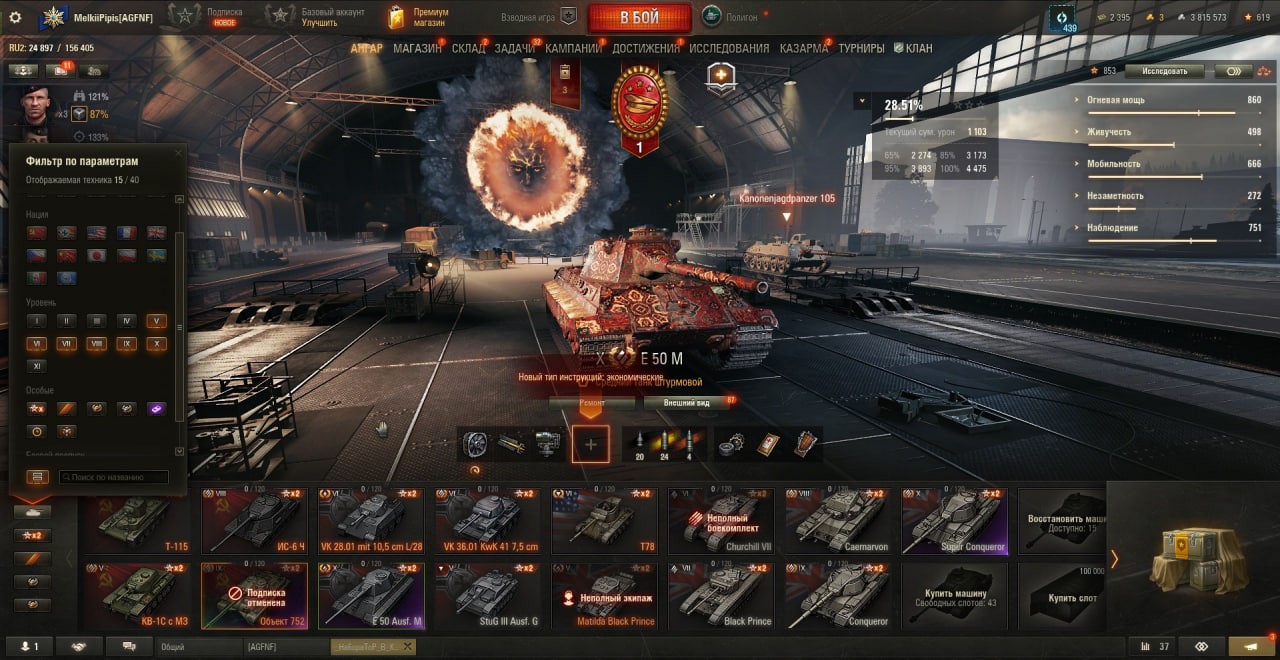Toggle the tier V filter
This screenshot has height=660, width=1280.
155,321
